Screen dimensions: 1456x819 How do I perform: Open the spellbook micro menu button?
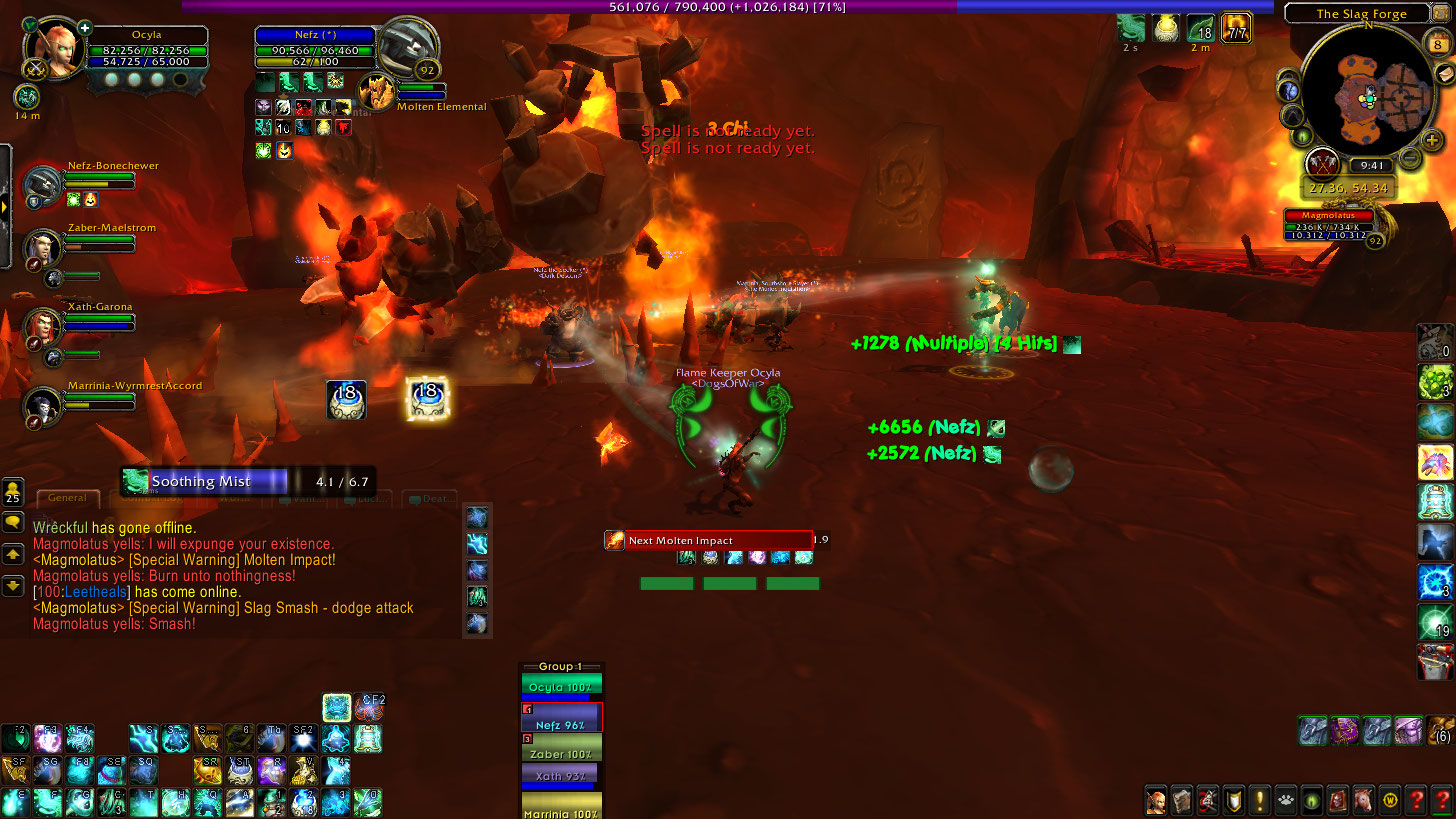pos(1183,801)
